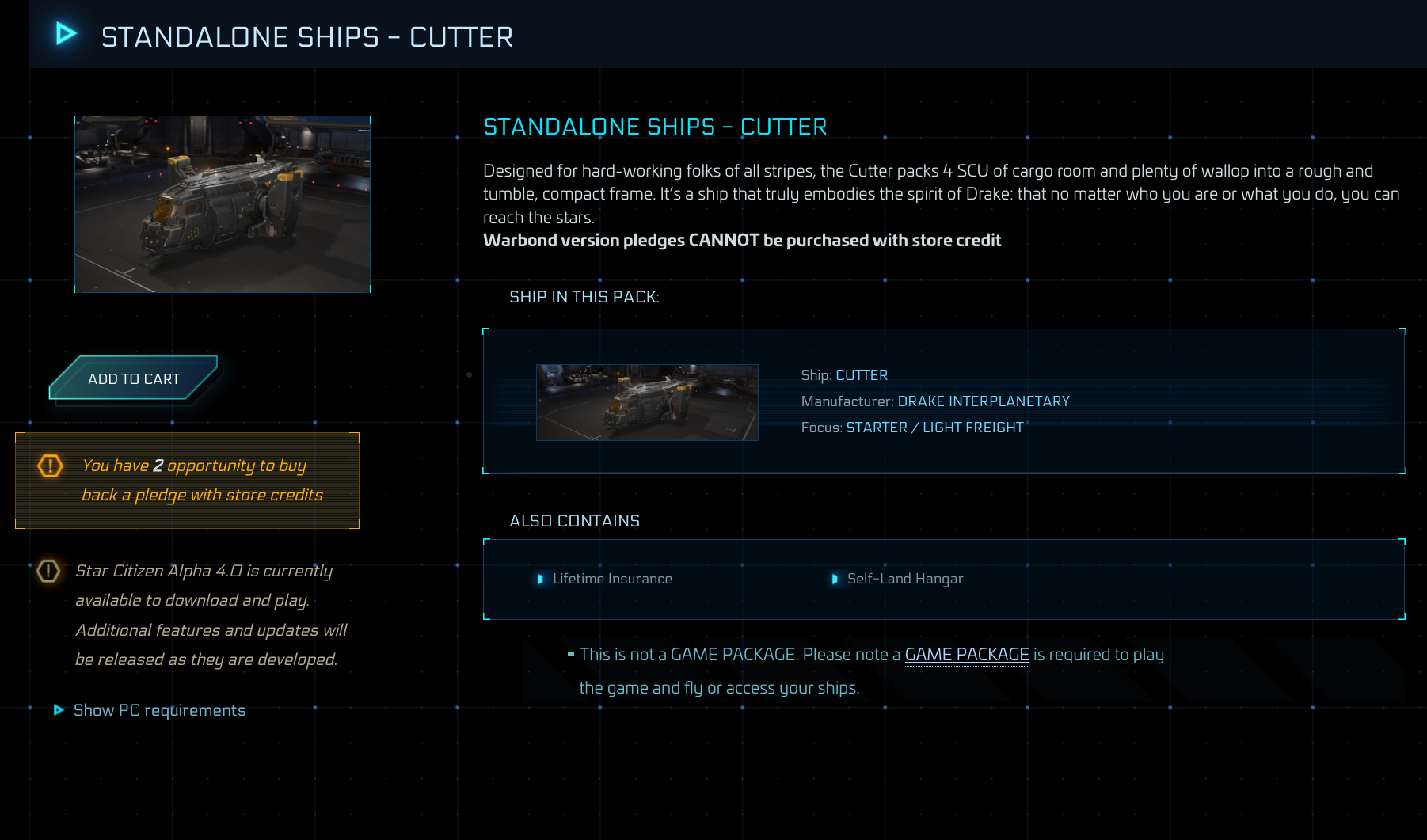Click the Lifetime Insurance entry
1427x840 pixels.
(x=613, y=579)
